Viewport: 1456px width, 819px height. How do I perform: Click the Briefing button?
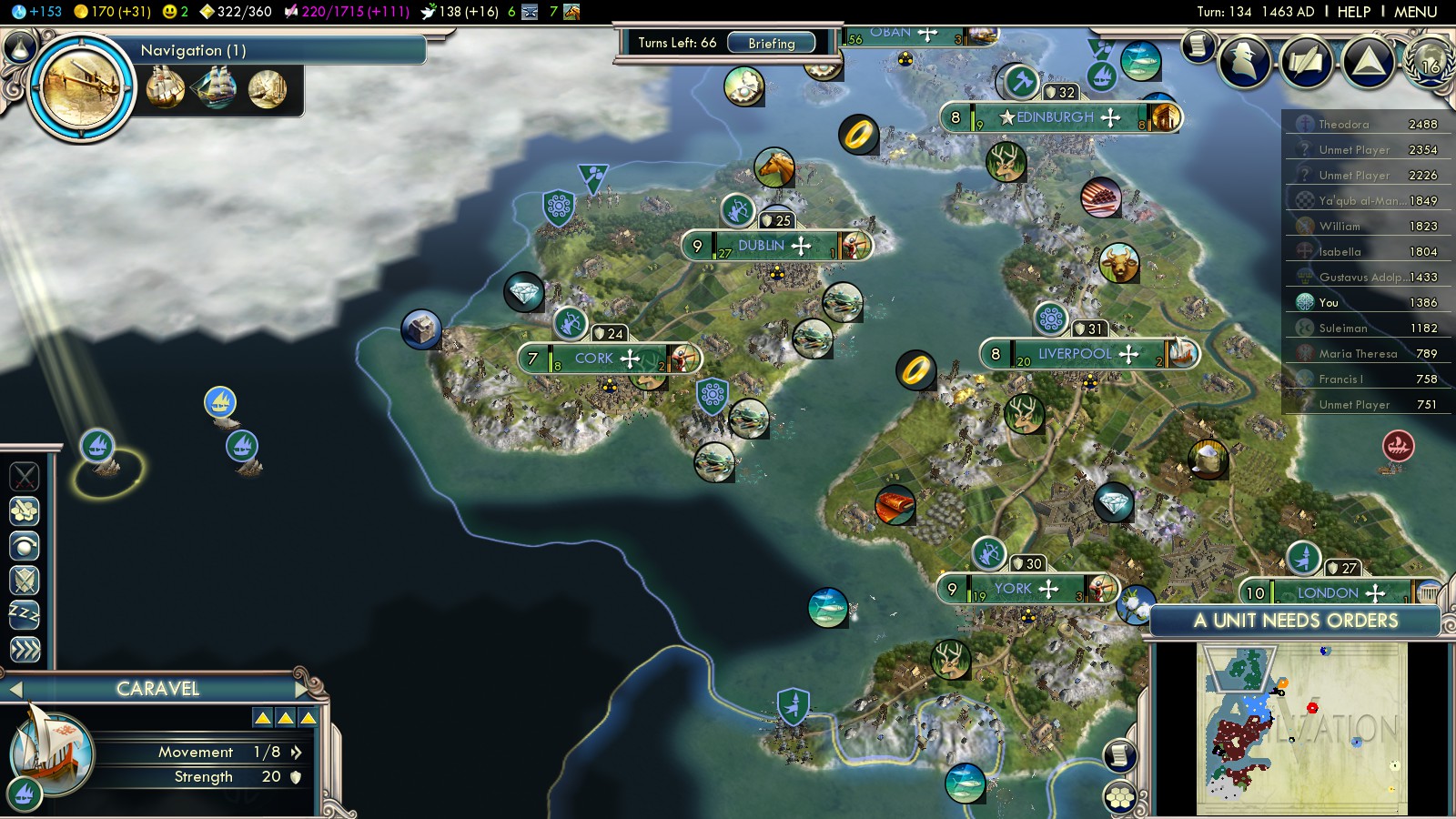click(771, 43)
